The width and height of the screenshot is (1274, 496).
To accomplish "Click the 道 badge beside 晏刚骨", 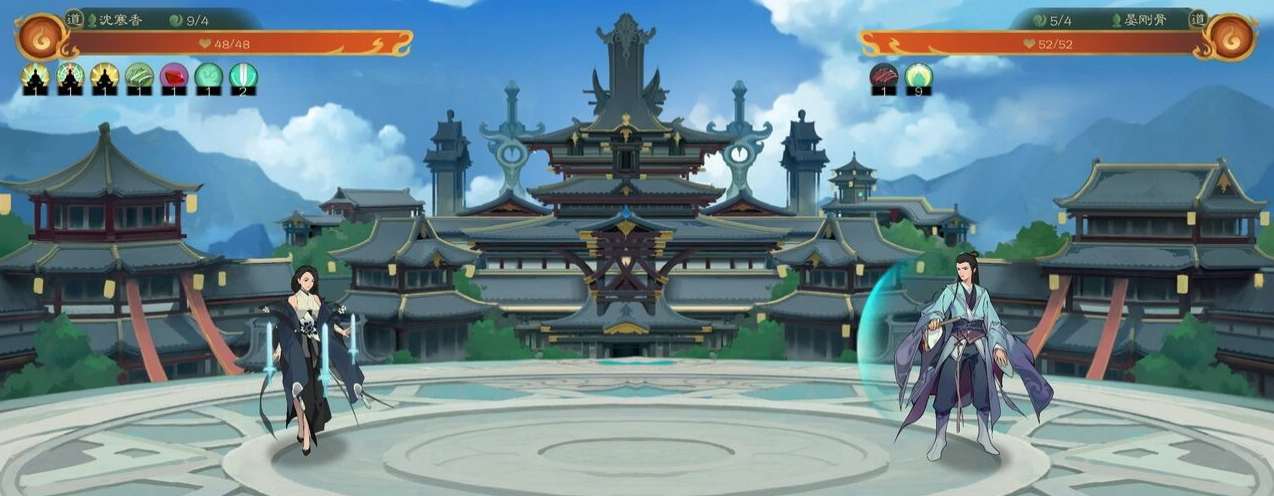I will pyautogui.click(x=1197, y=18).
